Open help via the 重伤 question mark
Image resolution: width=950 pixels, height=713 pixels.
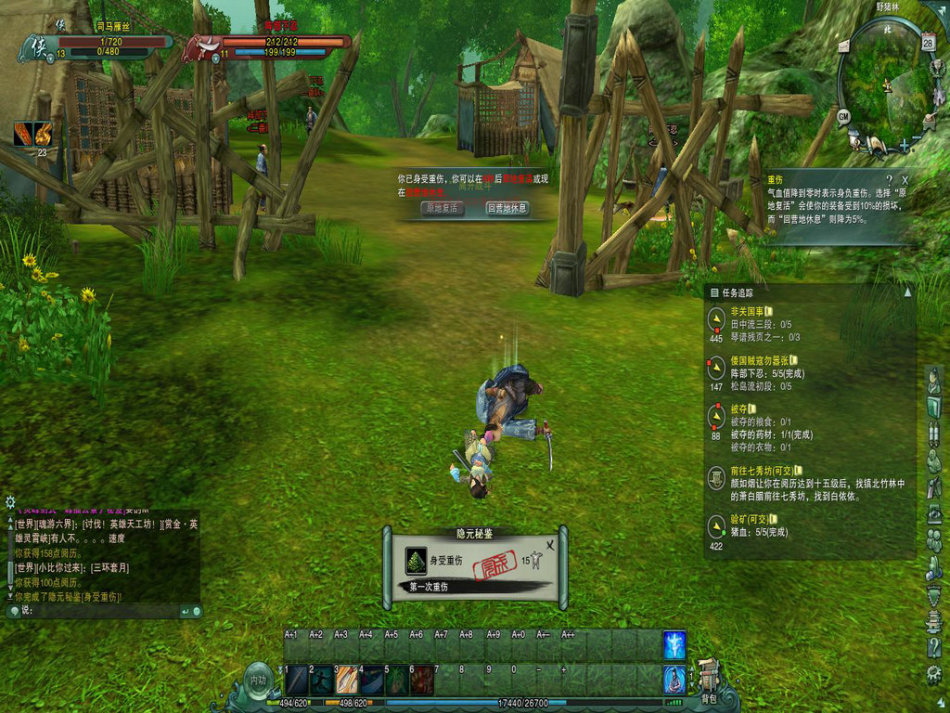[889, 179]
